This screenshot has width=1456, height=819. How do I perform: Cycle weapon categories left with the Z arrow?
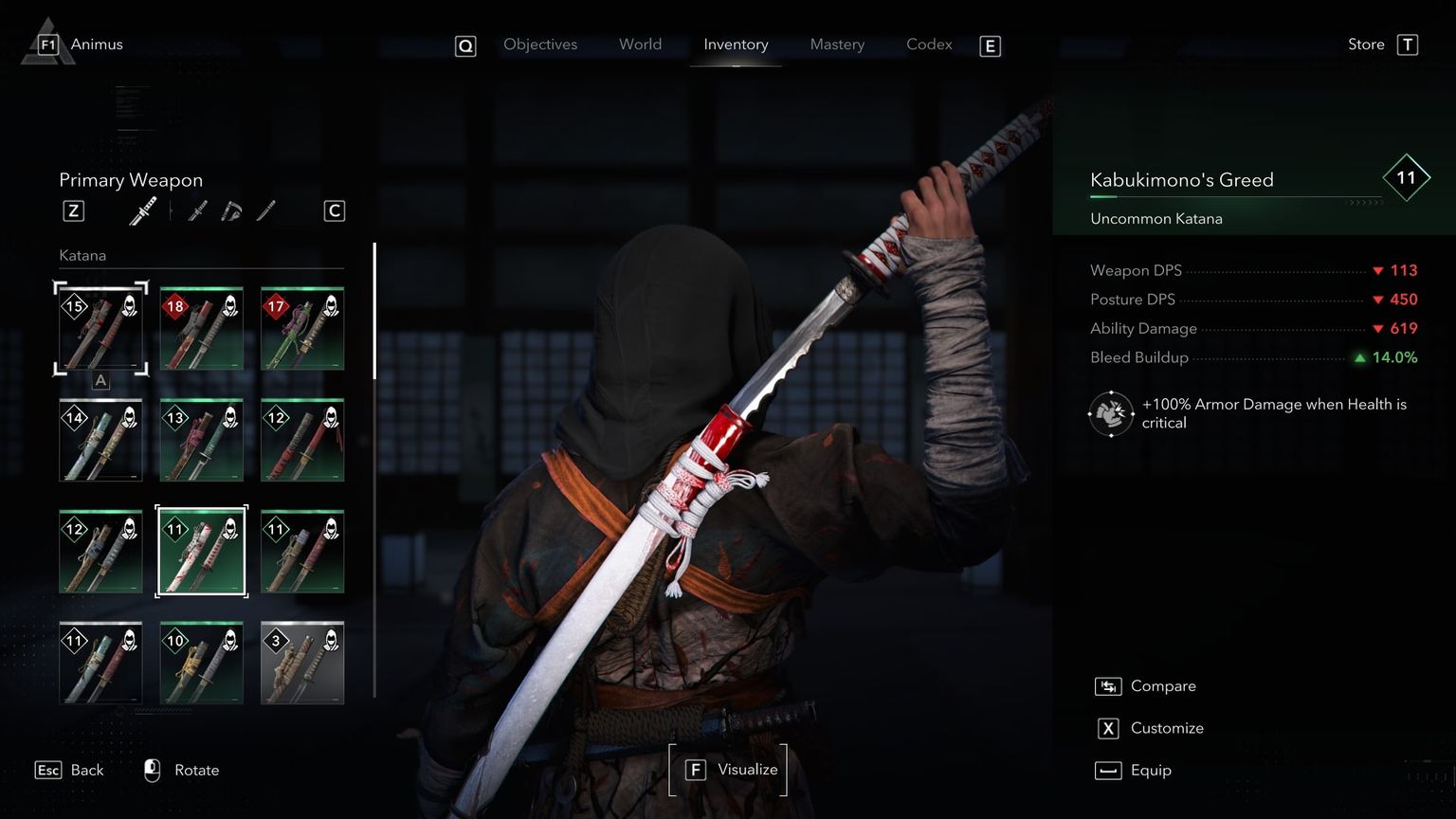[73, 210]
